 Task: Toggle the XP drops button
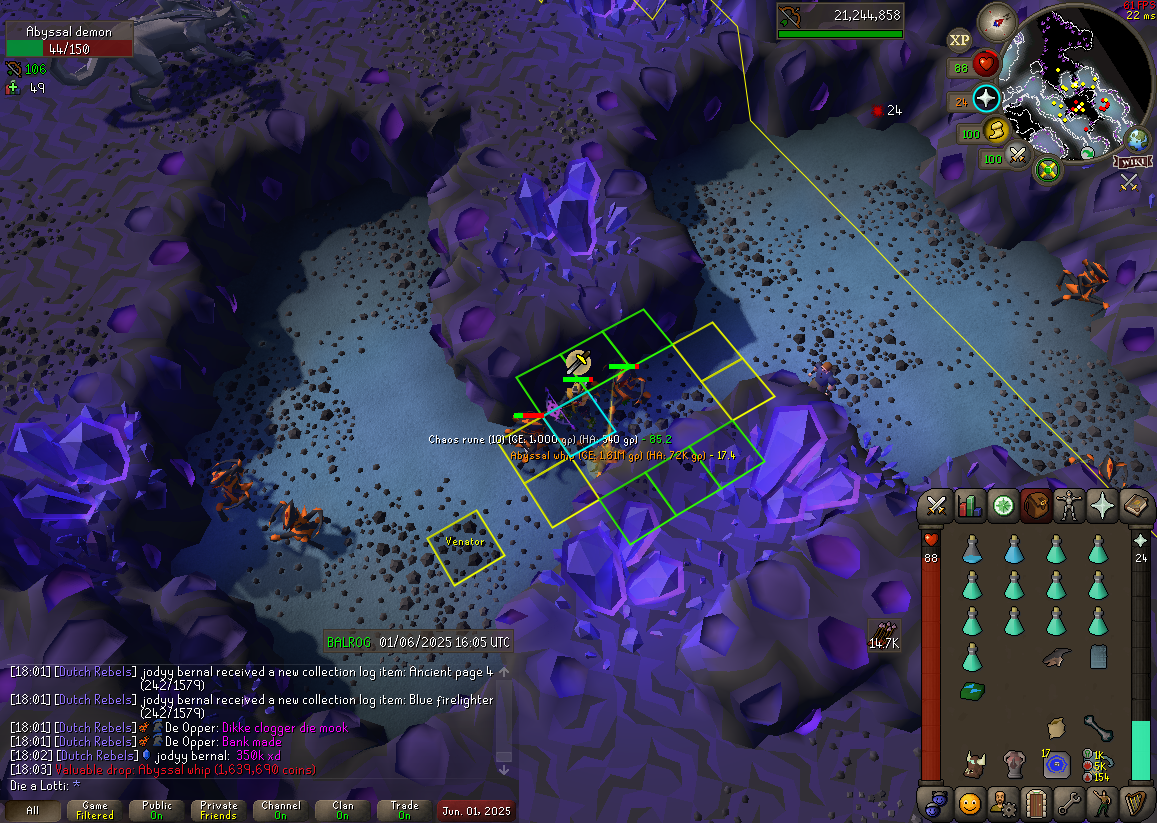tap(959, 40)
